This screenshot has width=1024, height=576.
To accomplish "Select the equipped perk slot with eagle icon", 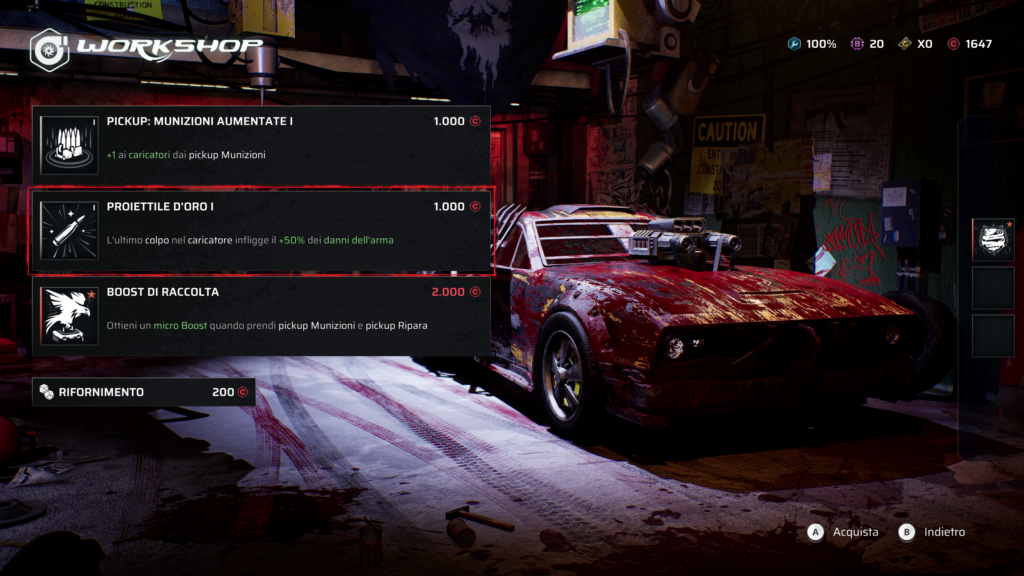I will (x=992, y=239).
